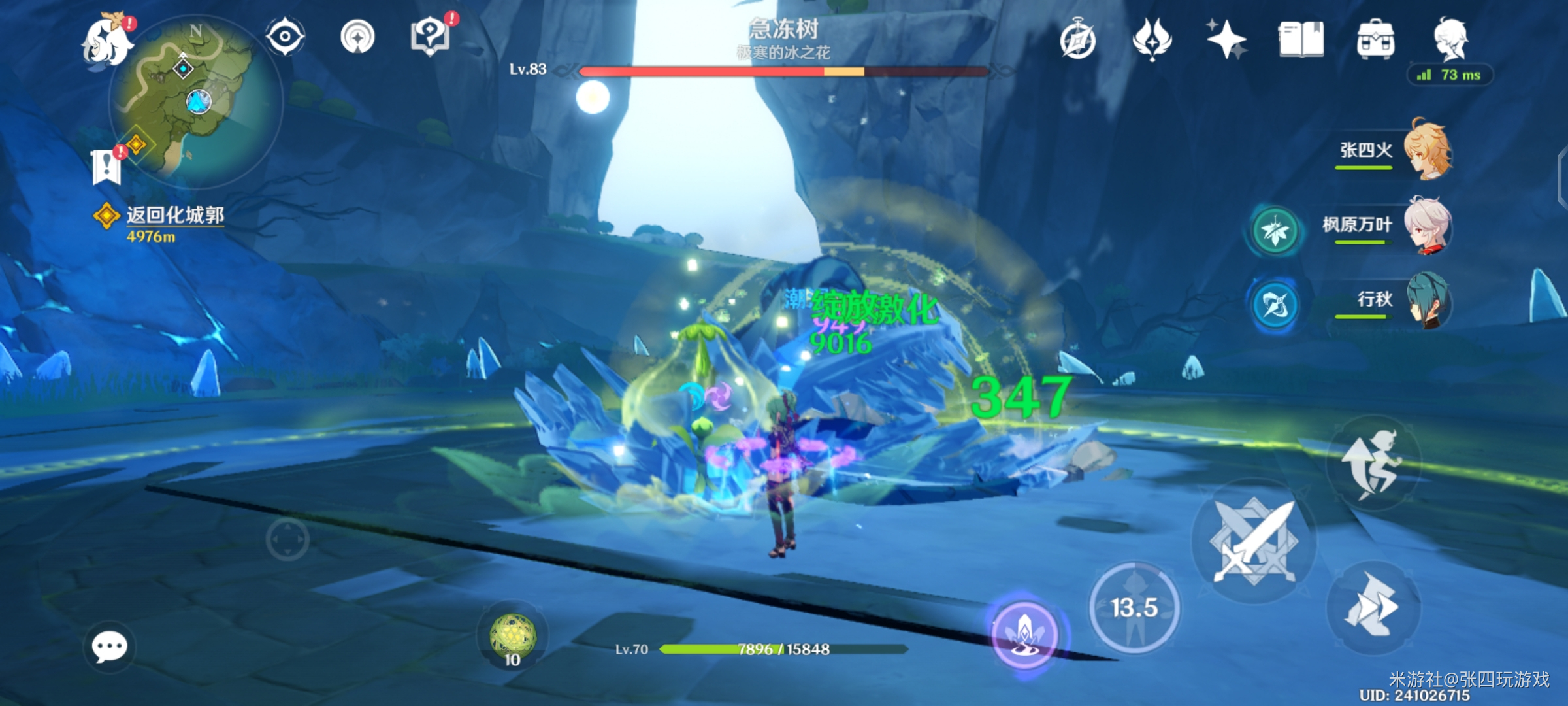Tap the crossed-swords normal attack button

pos(1253,541)
